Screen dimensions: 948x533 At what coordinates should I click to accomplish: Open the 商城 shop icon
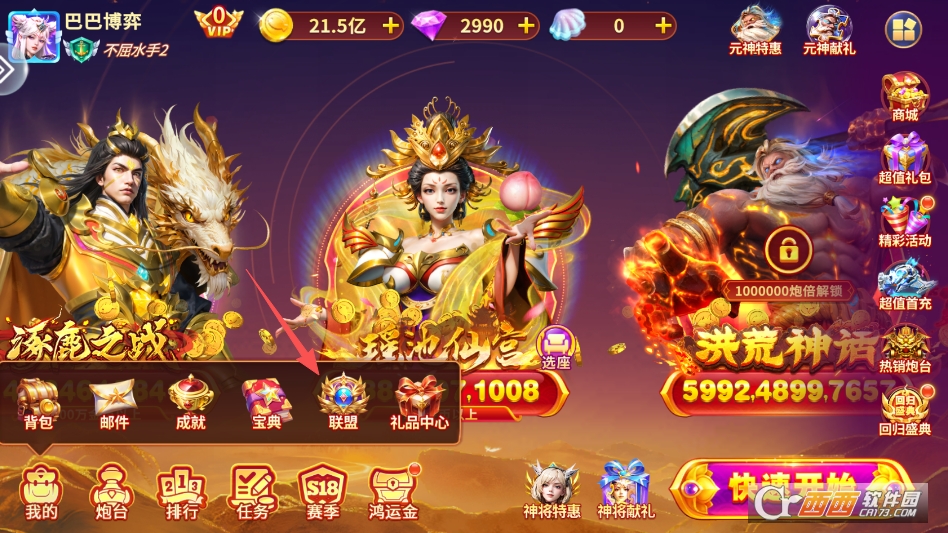coord(904,97)
